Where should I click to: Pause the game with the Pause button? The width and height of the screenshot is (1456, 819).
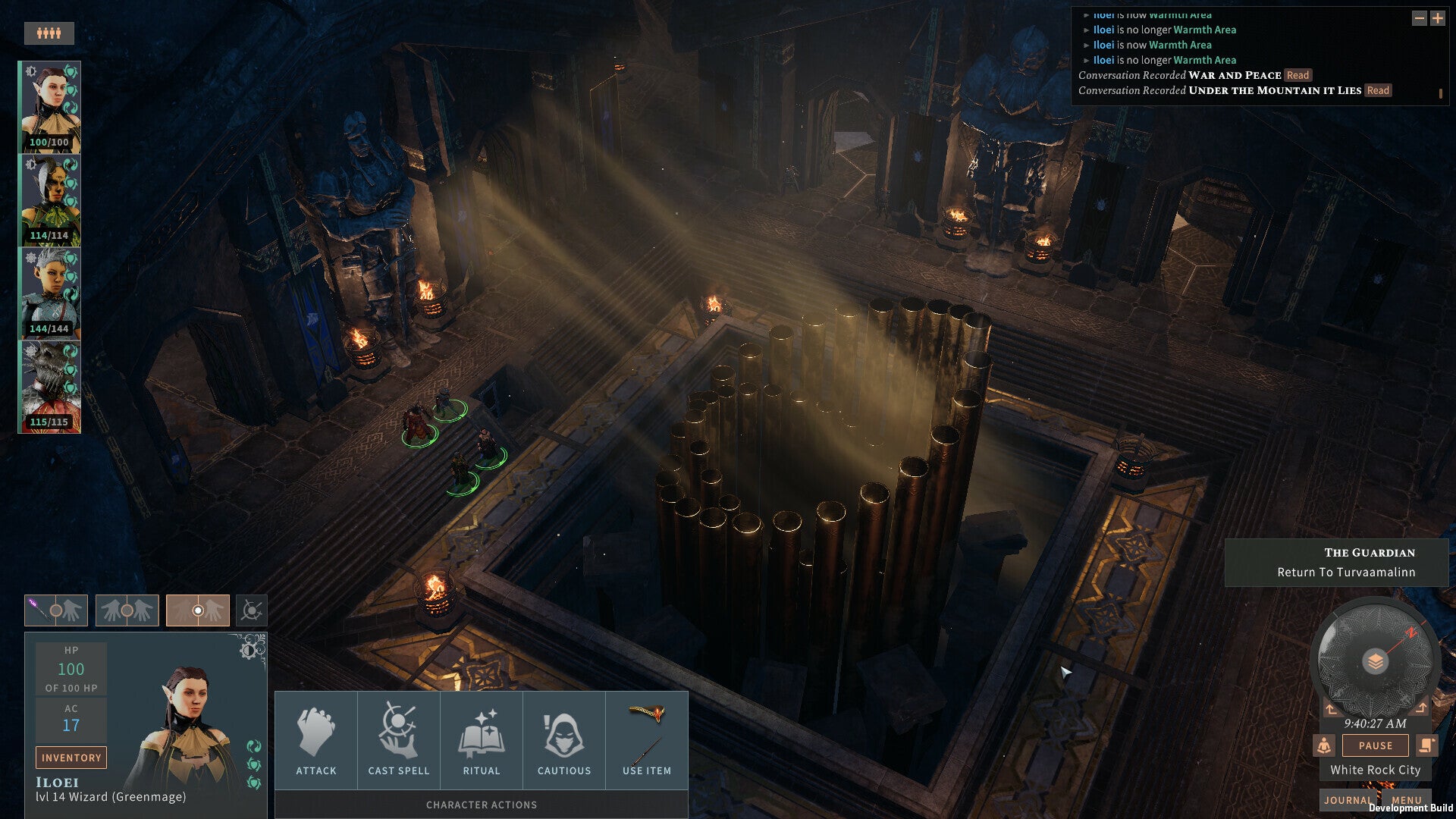click(x=1375, y=745)
